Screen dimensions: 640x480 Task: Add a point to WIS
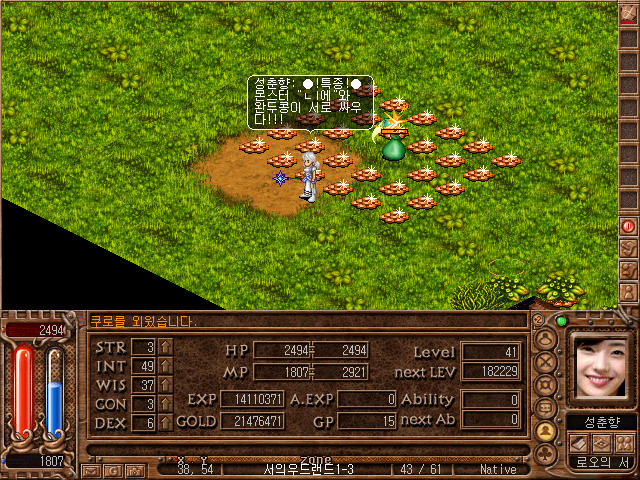coord(166,385)
